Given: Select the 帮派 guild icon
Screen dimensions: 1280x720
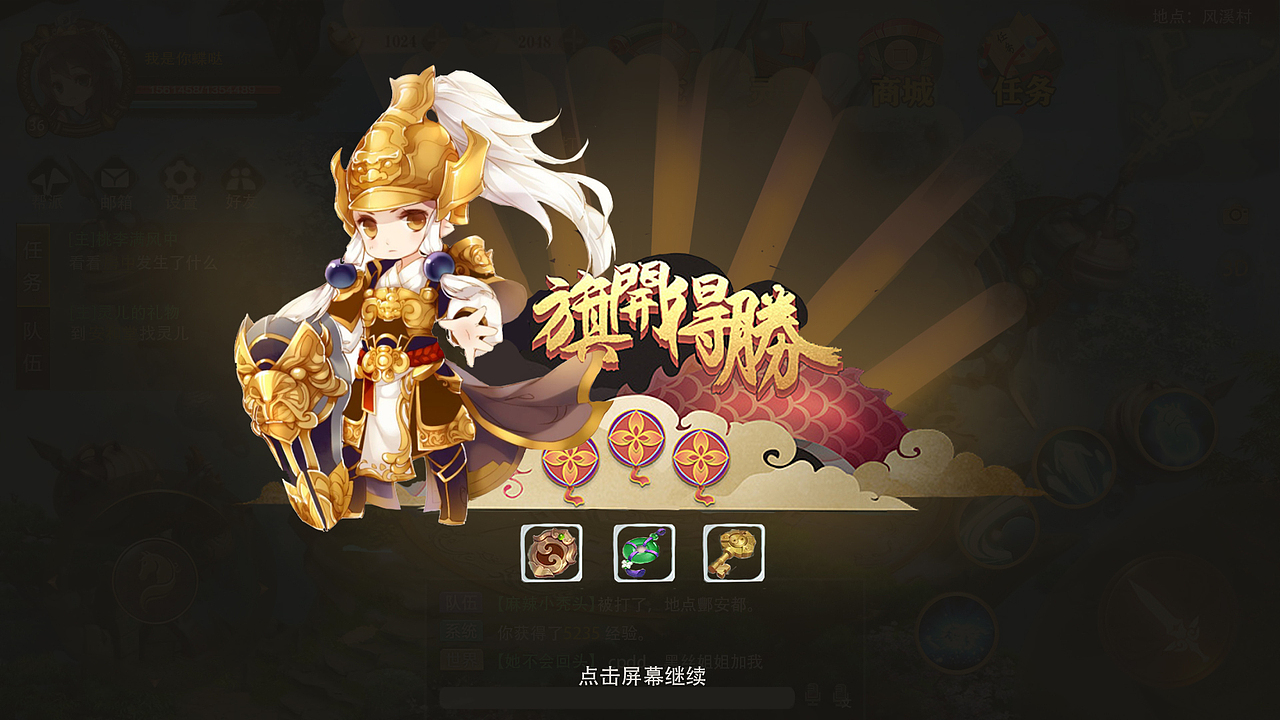Looking at the screenshot, I should (x=50, y=178).
